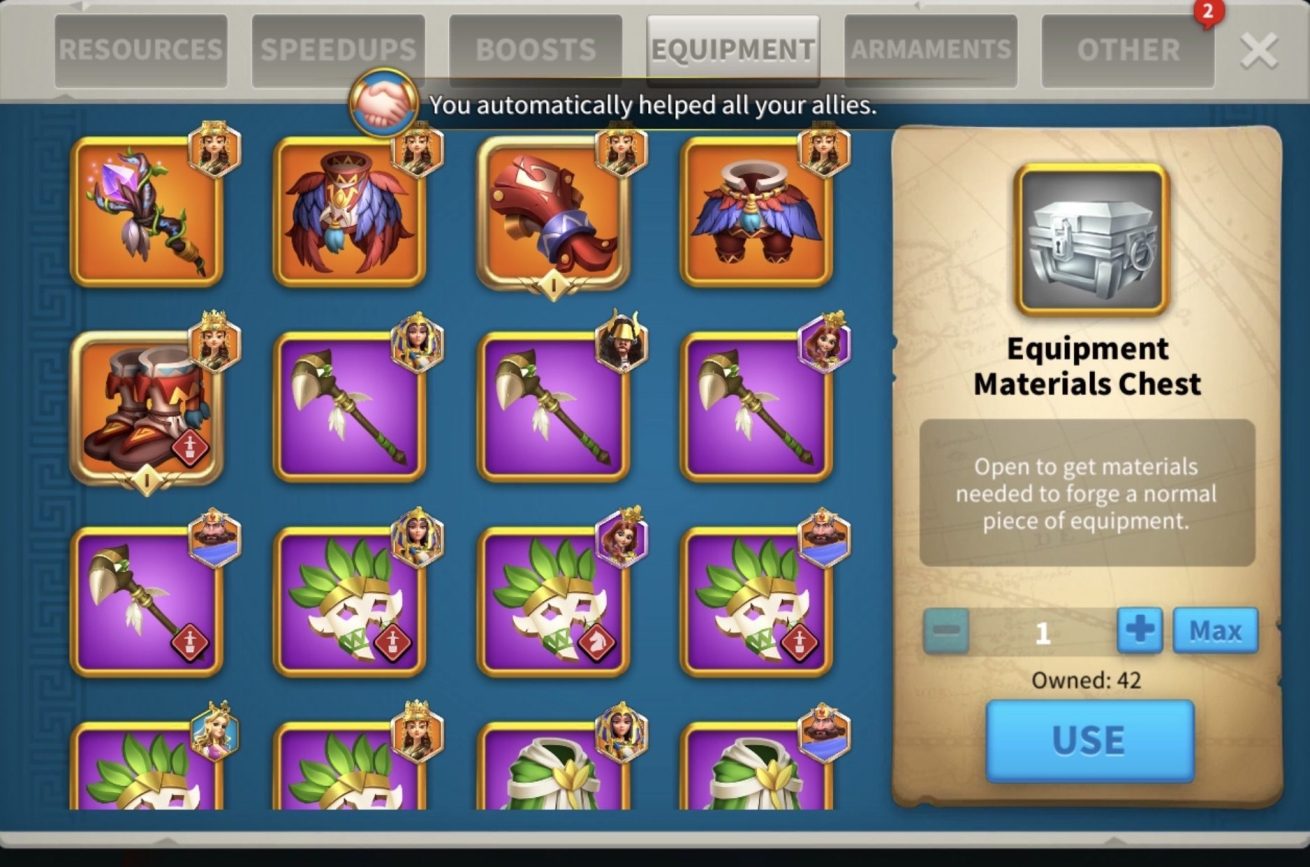Set quantity to Max

1215,631
